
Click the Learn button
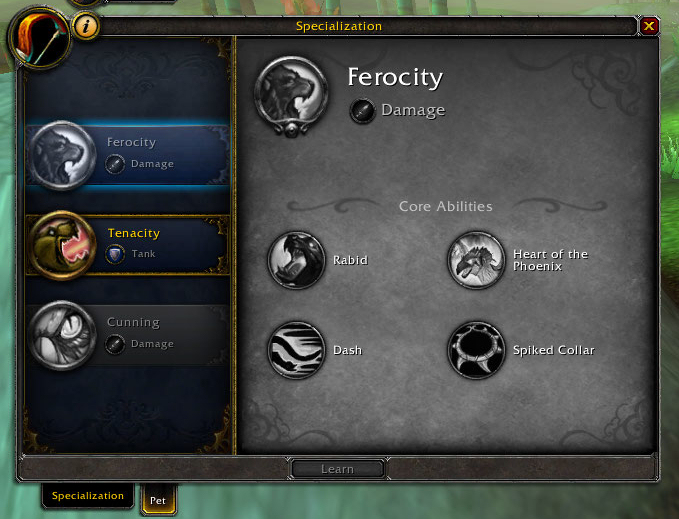click(337, 468)
